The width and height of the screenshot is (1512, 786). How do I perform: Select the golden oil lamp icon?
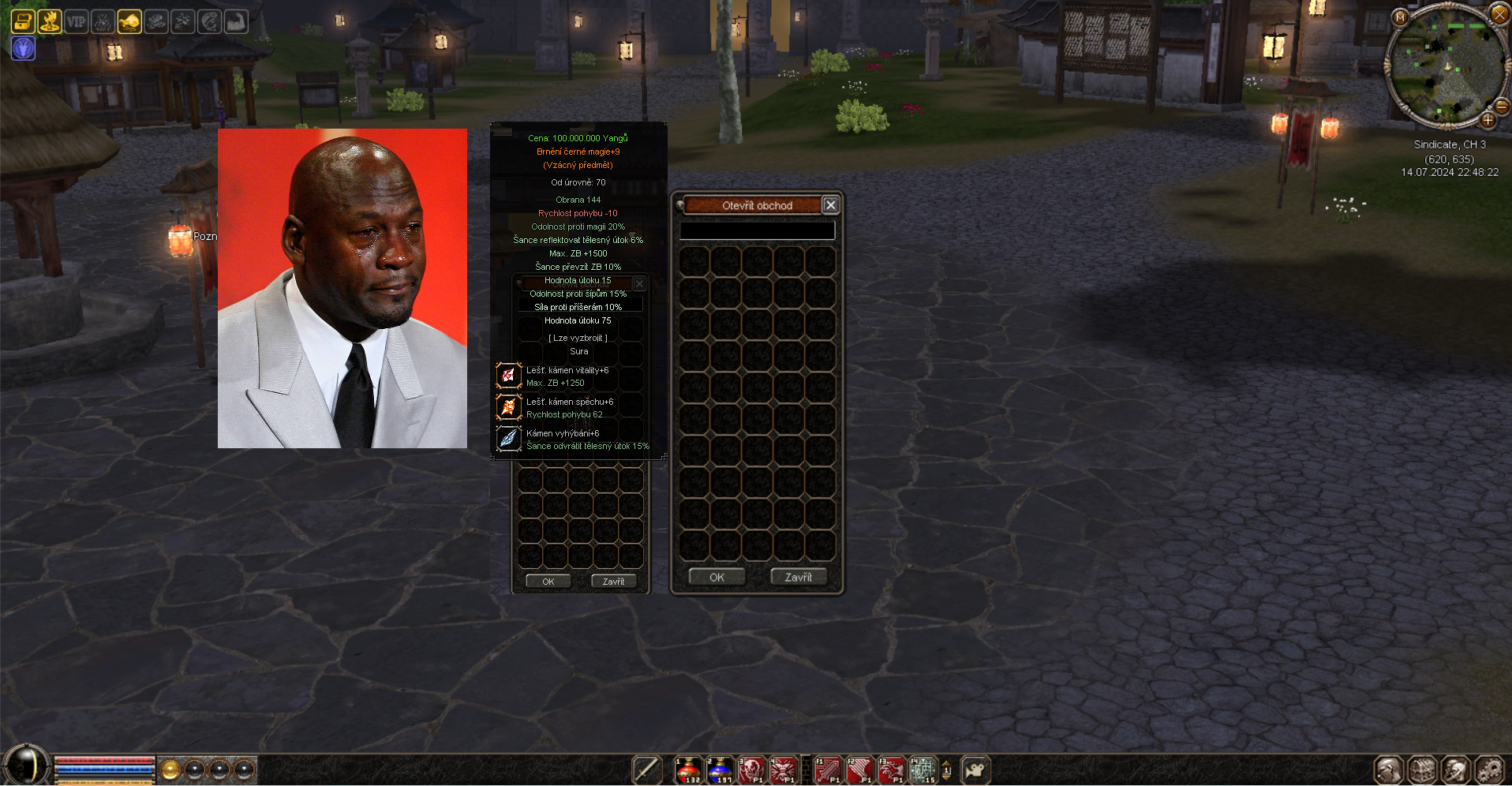pos(129,21)
